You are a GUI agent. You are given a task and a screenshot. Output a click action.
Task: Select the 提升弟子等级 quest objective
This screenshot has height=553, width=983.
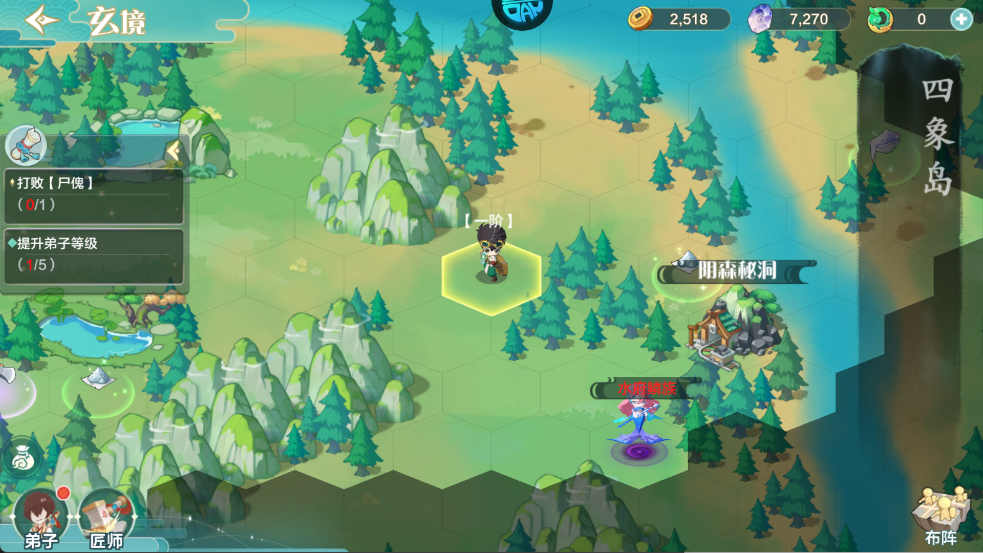coord(94,255)
